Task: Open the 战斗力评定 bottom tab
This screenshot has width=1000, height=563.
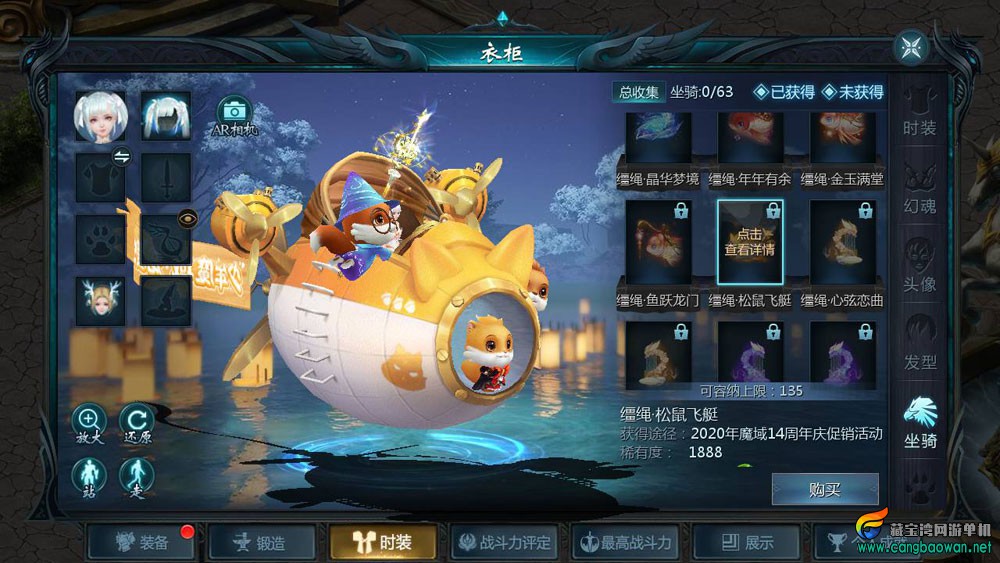Action: (505, 543)
